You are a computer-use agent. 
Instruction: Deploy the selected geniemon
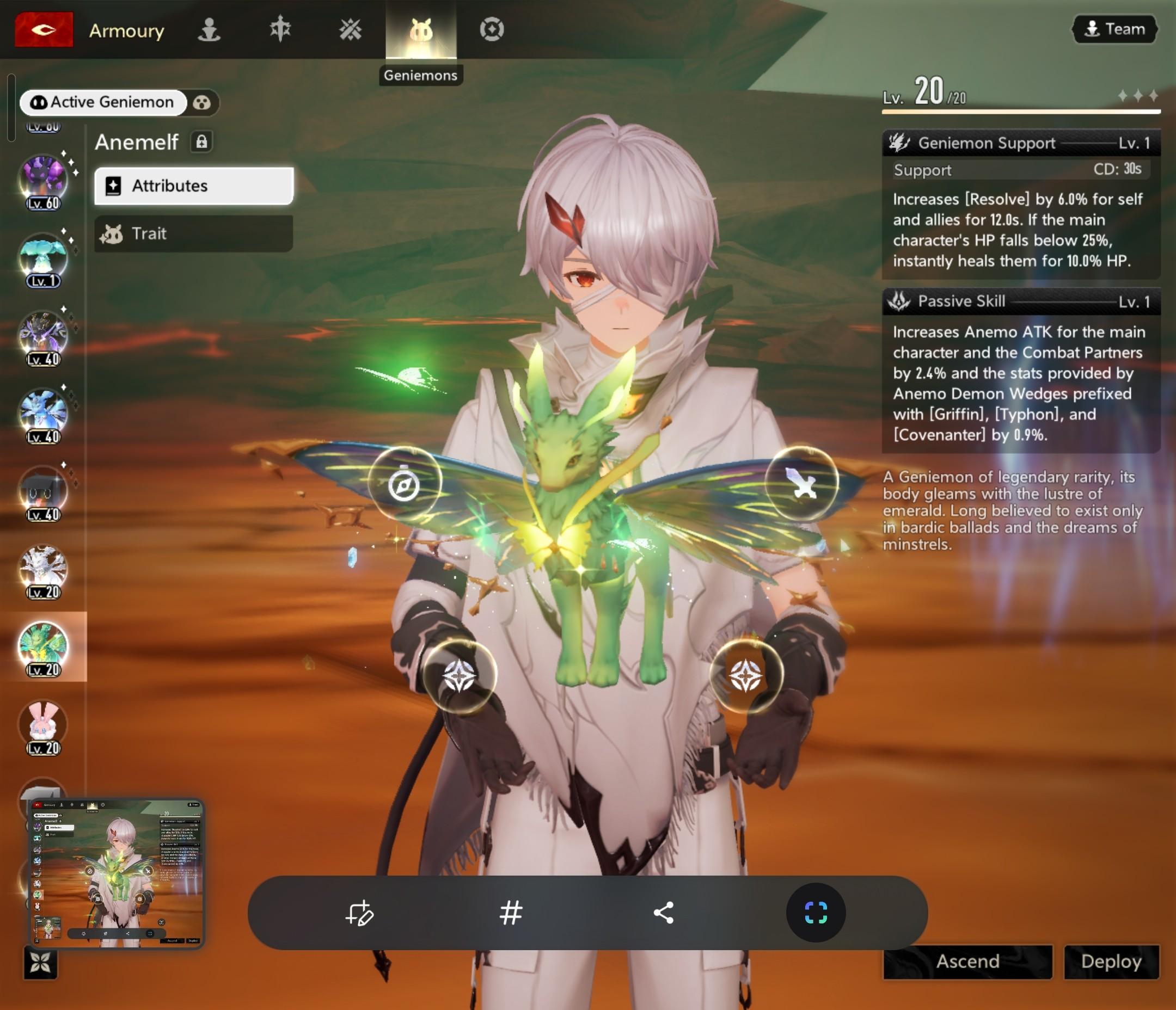(x=1111, y=961)
